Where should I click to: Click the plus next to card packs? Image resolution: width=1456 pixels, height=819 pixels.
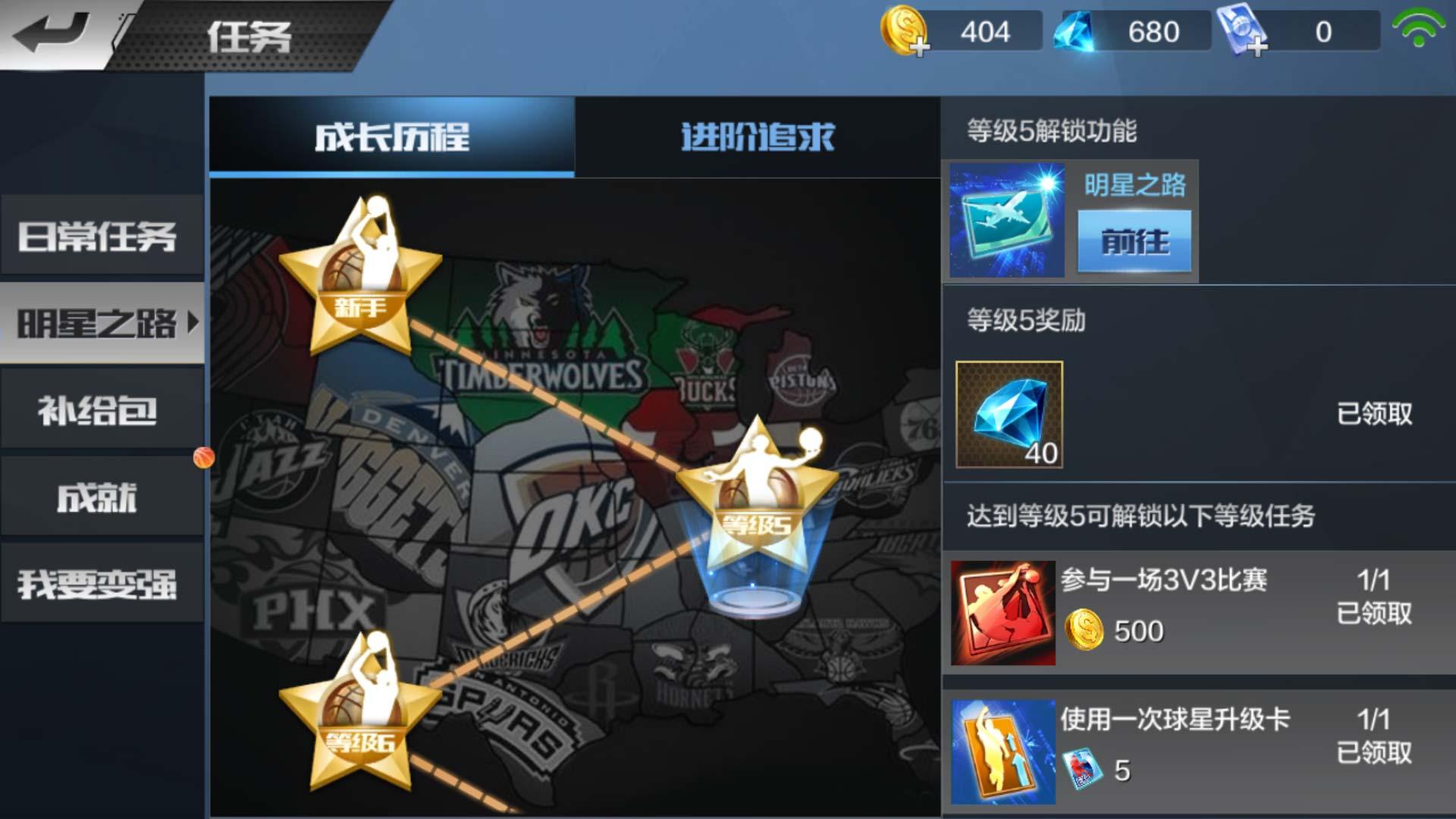point(1256,47)
